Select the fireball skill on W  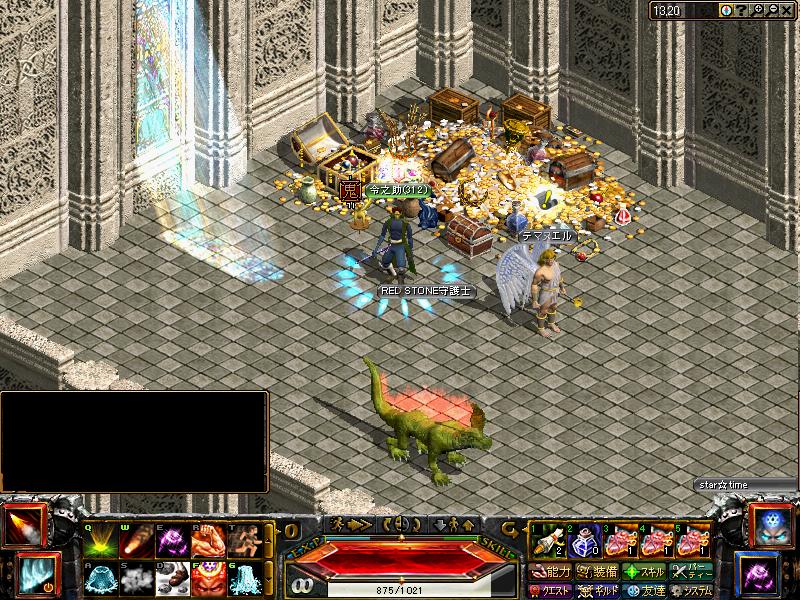[137, 541]
